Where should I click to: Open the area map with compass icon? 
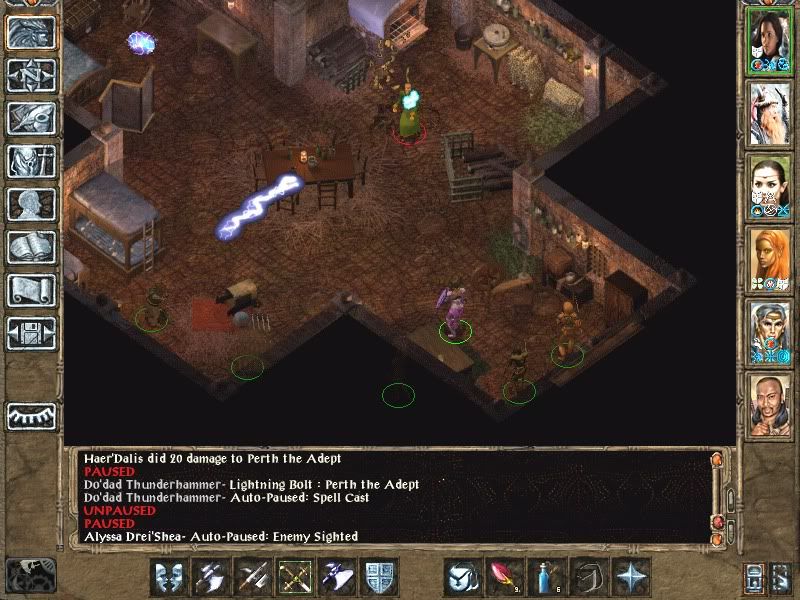pos(31,76)
